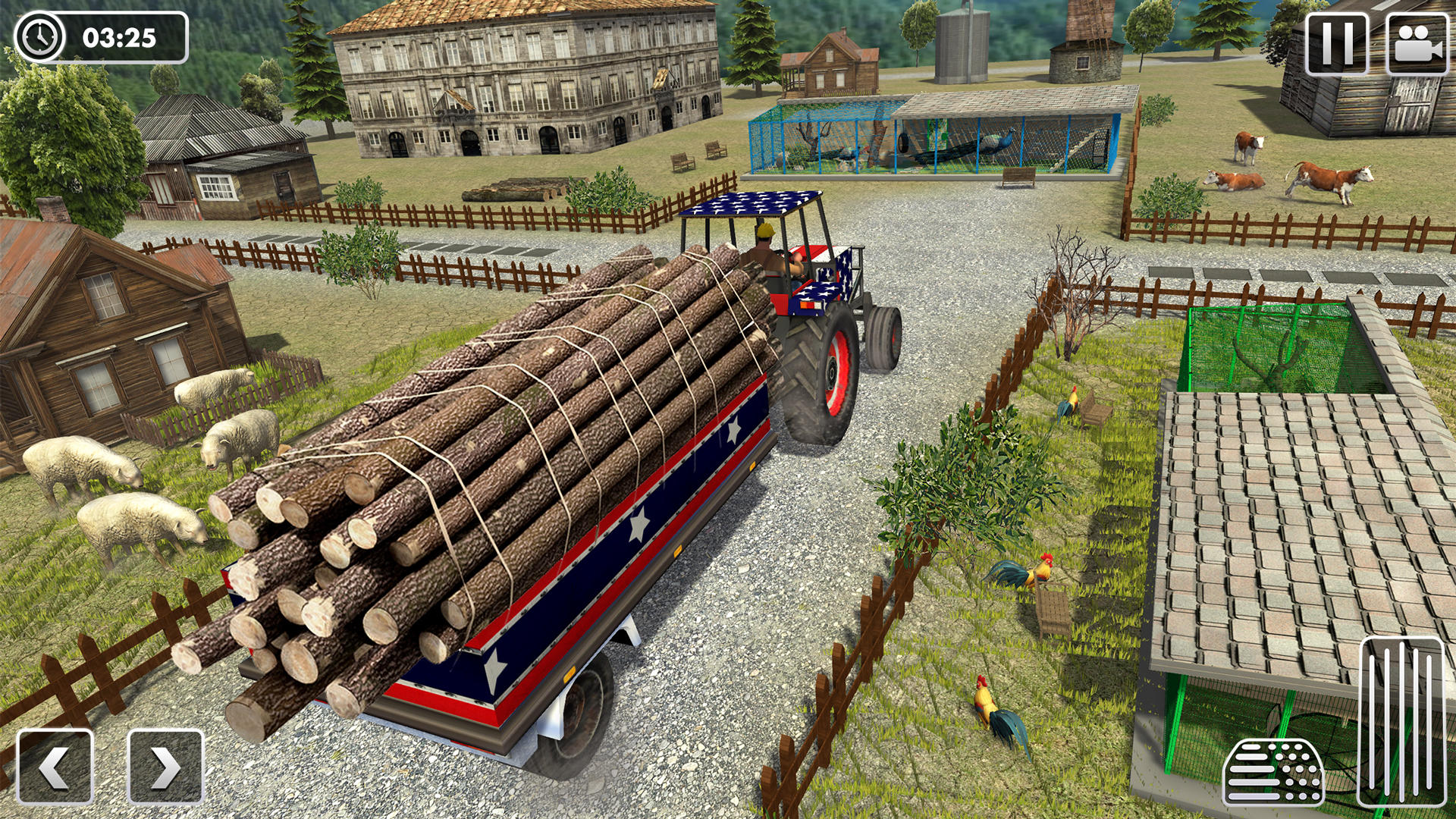Click the clock icon on the timer

pyautogui.click(x=38, y=36)
